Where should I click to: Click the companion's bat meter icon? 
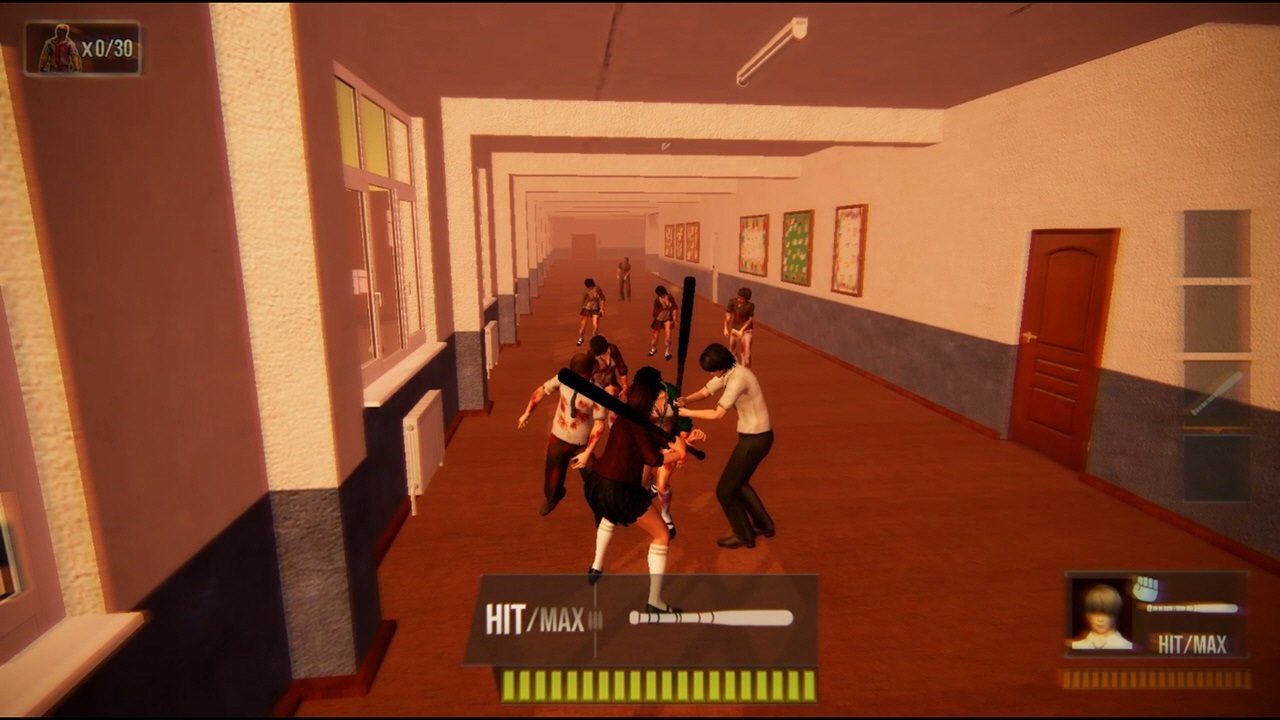coord(1190,607)
